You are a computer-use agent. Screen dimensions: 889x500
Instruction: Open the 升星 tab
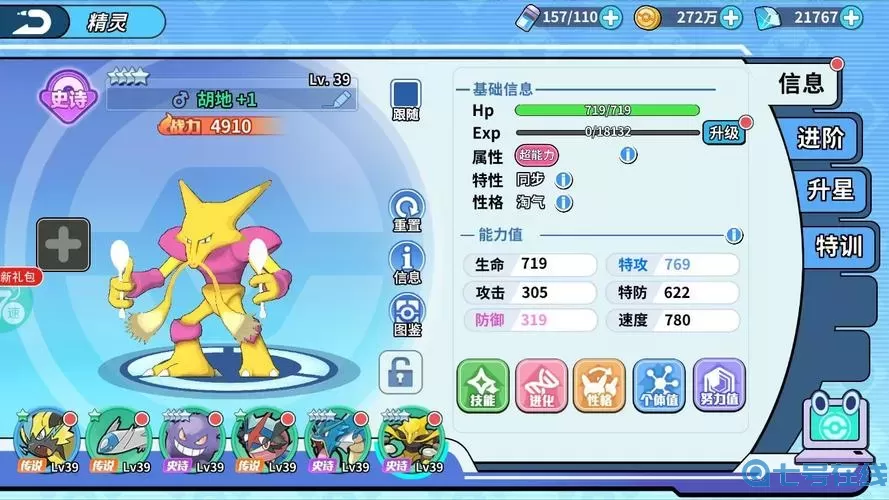(830, 190)
